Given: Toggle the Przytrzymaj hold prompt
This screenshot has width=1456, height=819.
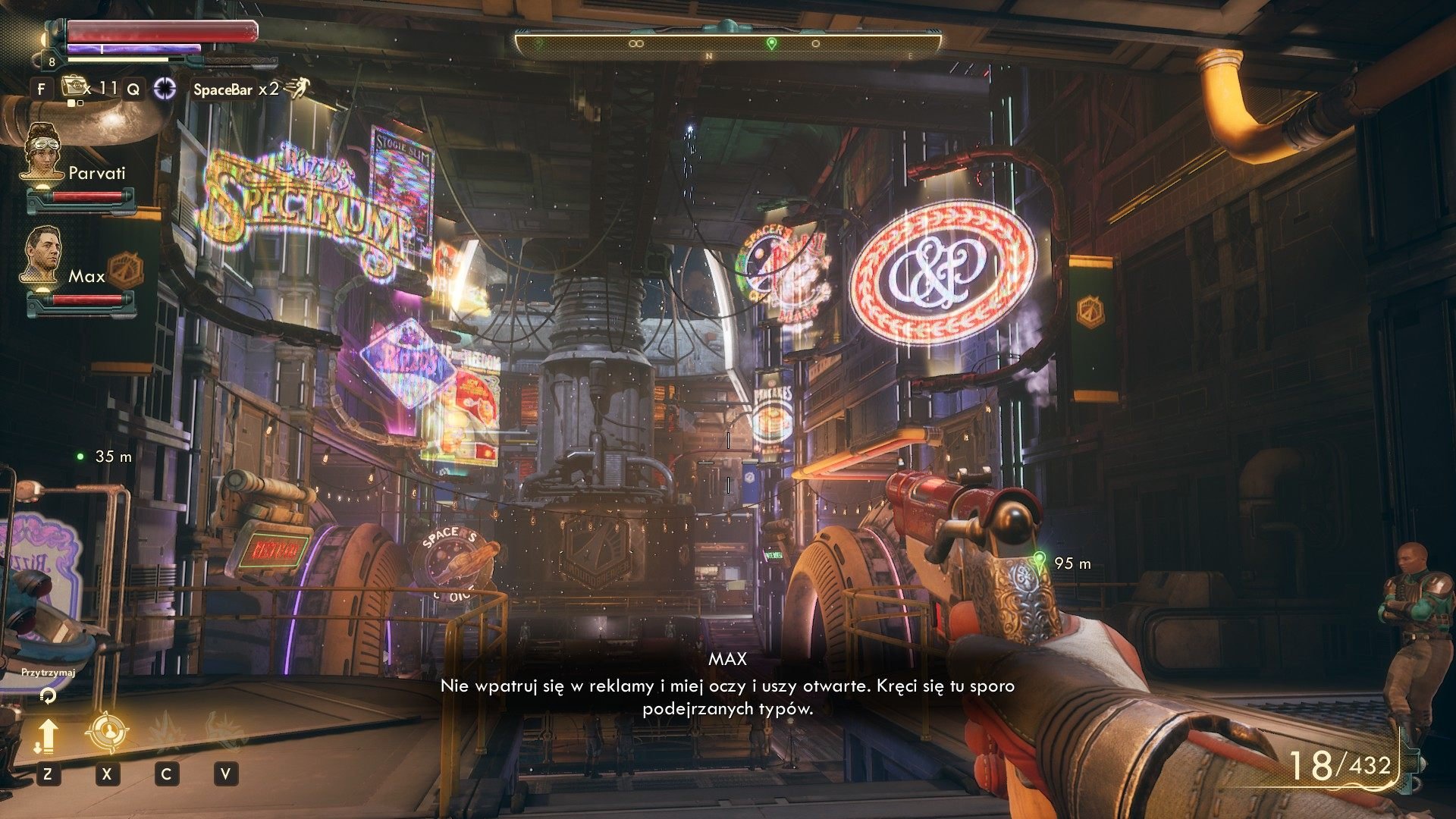Looking at the screenshot, I should tap(48, 672).
